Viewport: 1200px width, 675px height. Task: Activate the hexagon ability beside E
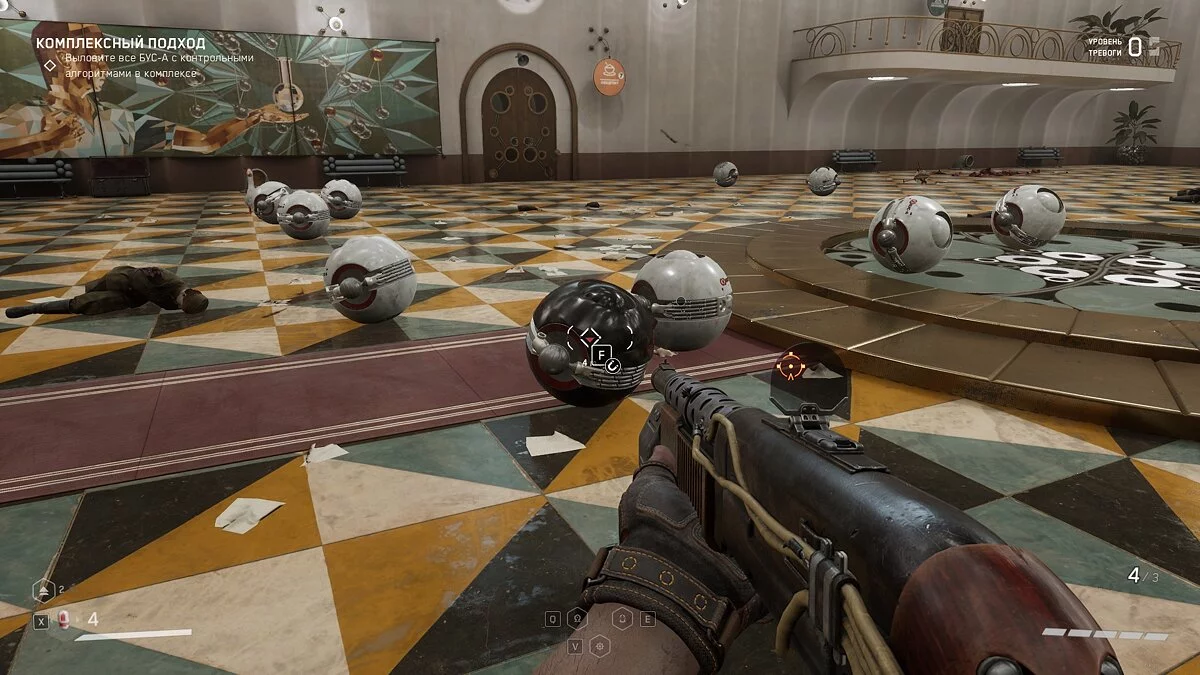(x=622, y=619)
